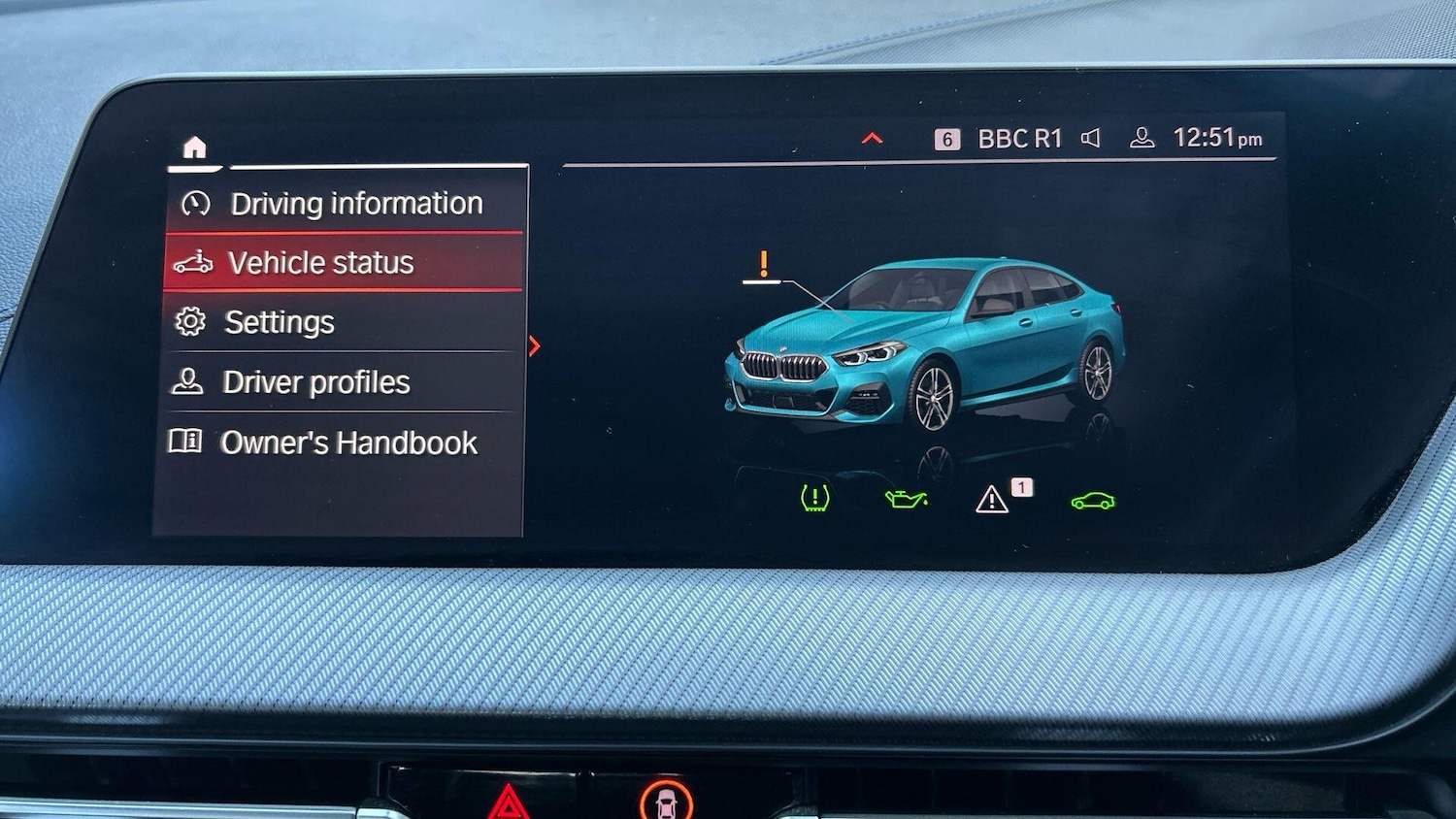Check the engine oil level icon
Image resolution: width=1456 pixels, height=819 pixels.
[906, 499]
